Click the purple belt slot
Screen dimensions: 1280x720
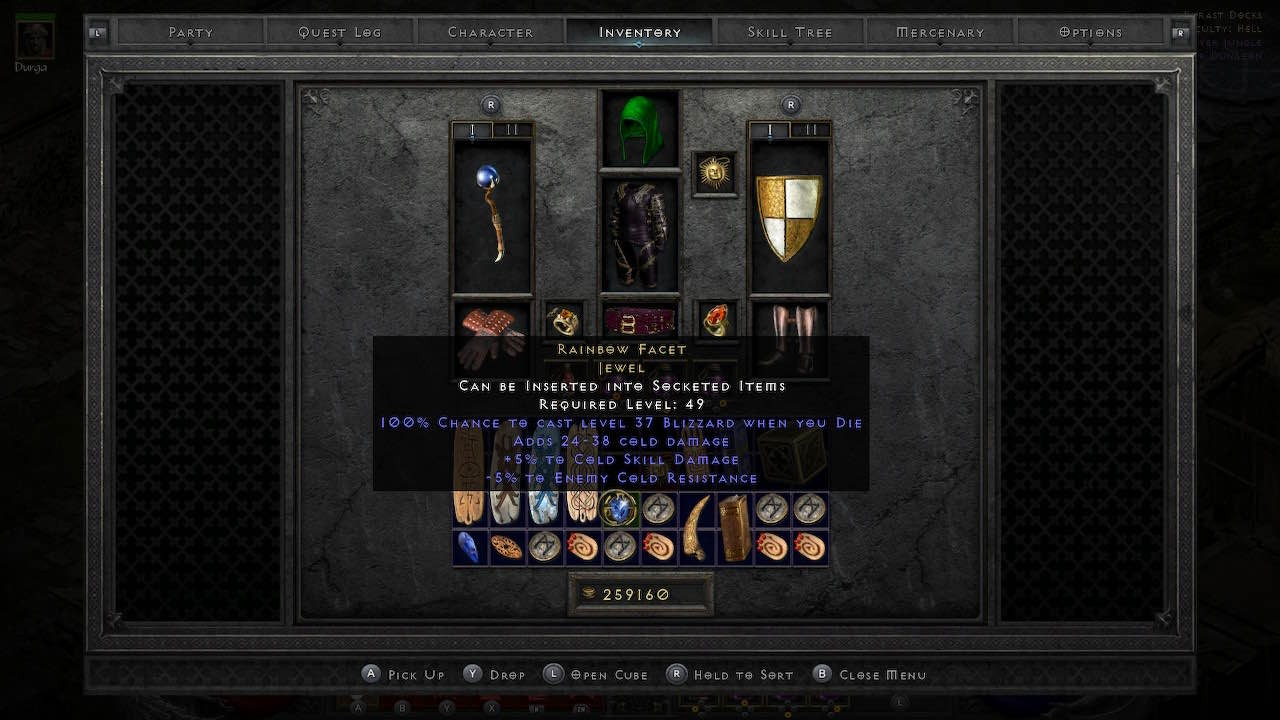coord(639,318)
